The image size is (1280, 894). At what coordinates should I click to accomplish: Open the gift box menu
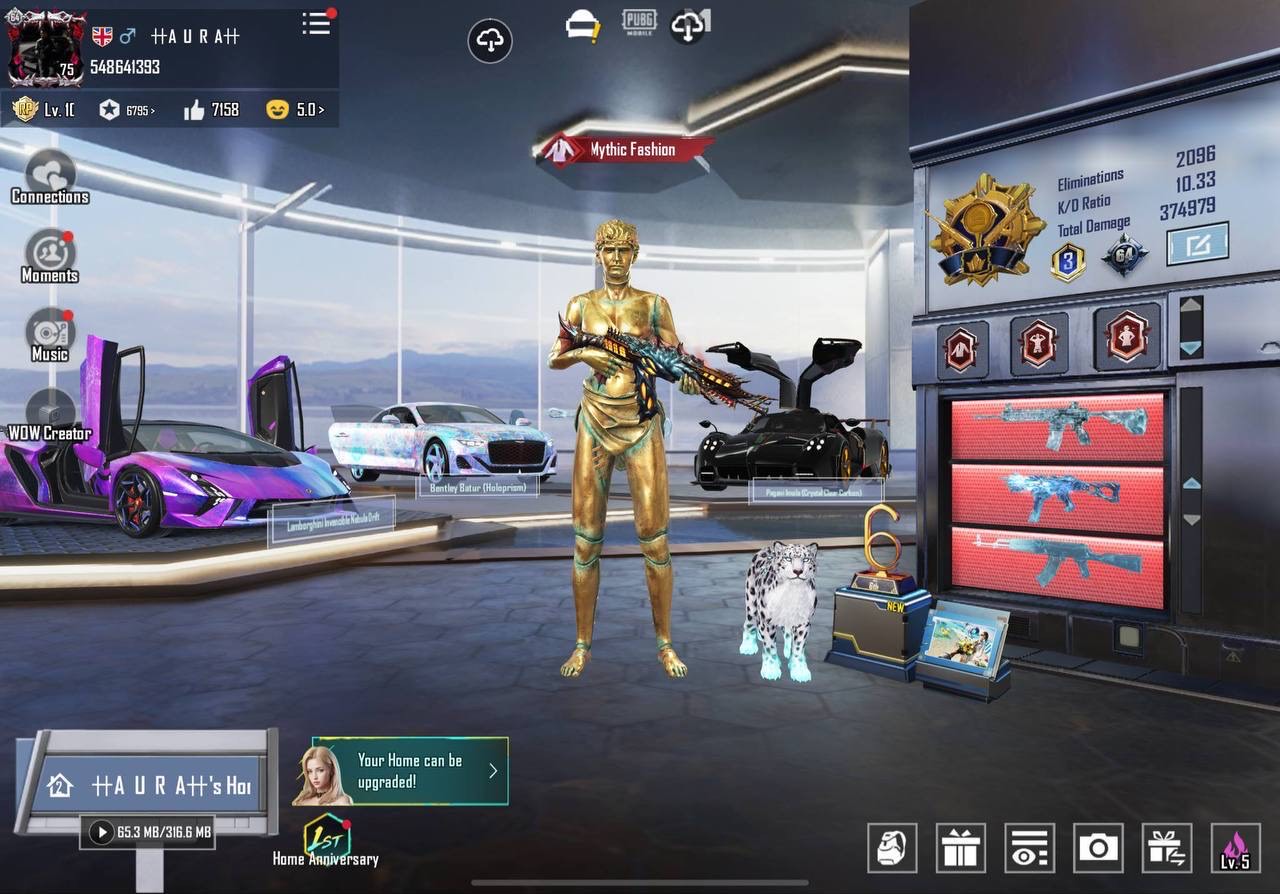click(x=961, y=848)
